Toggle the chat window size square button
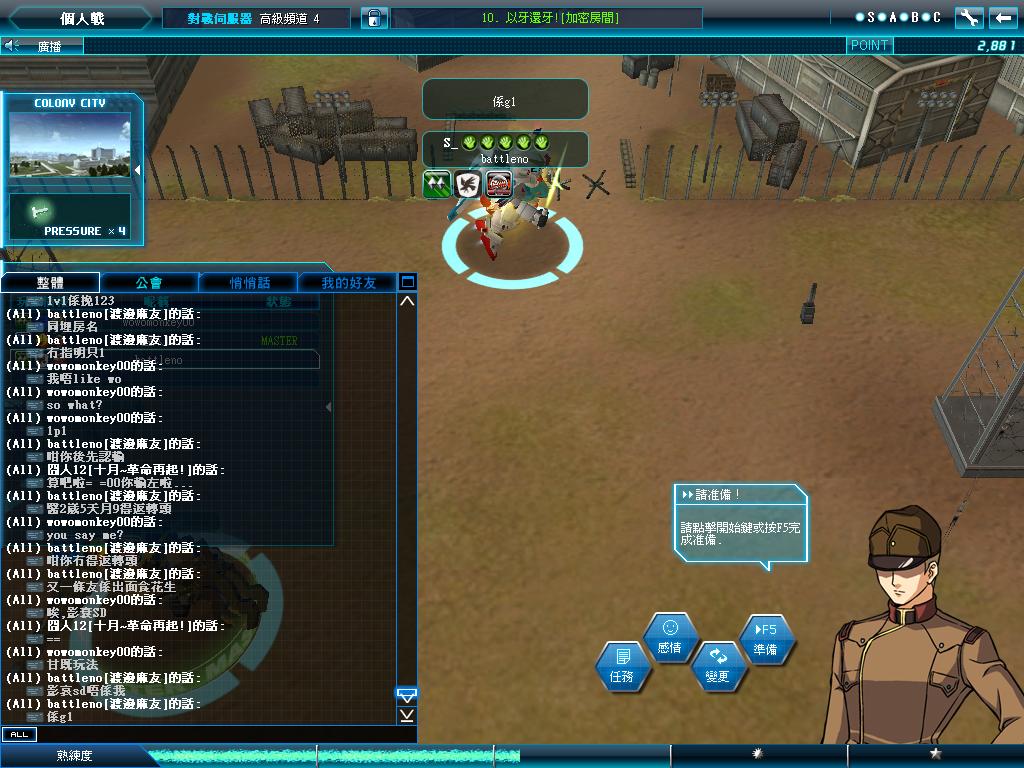Viewport: 1024px width, 768px height. pos(407,282)
